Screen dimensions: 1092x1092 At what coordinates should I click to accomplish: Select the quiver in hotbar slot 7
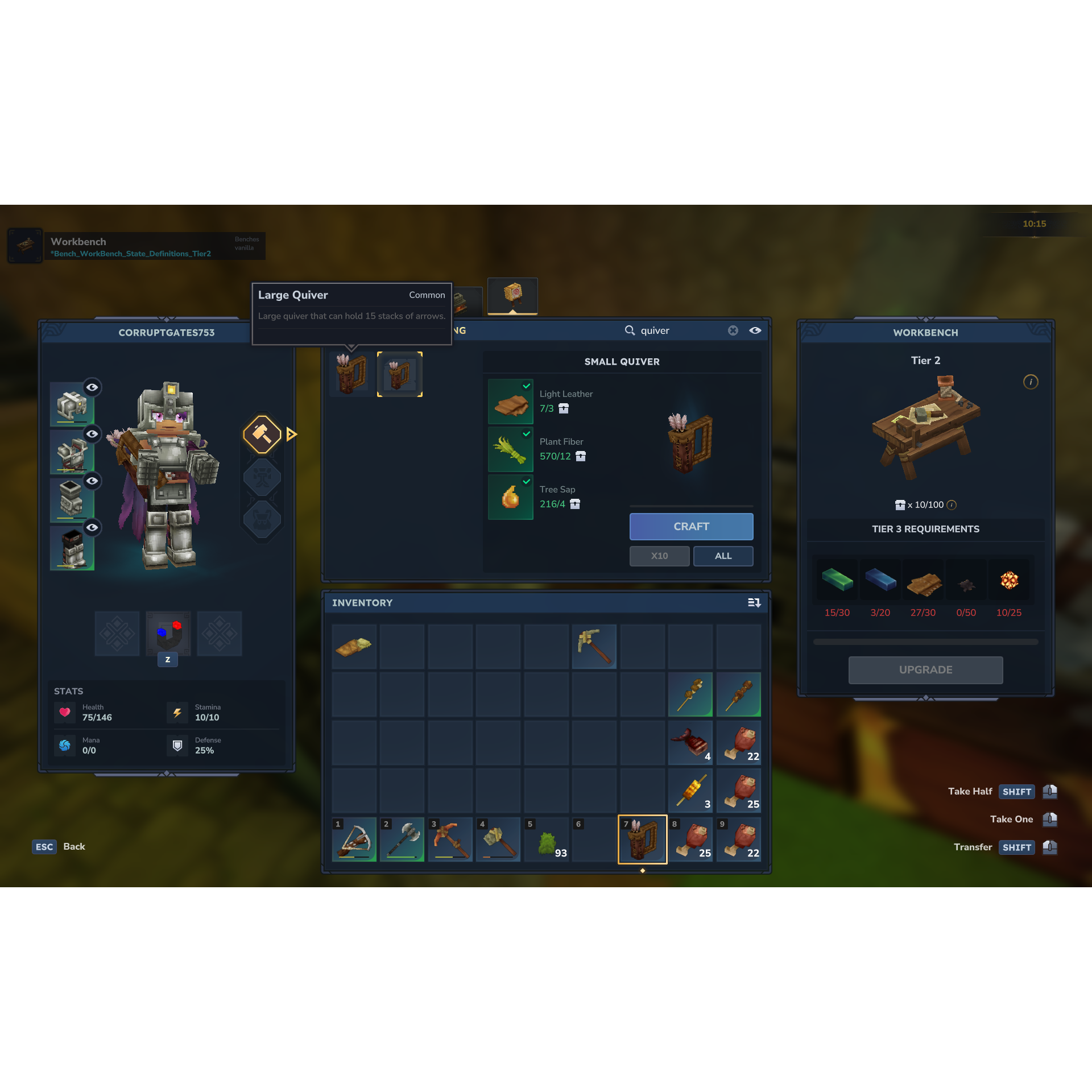[x=643, y=839]
